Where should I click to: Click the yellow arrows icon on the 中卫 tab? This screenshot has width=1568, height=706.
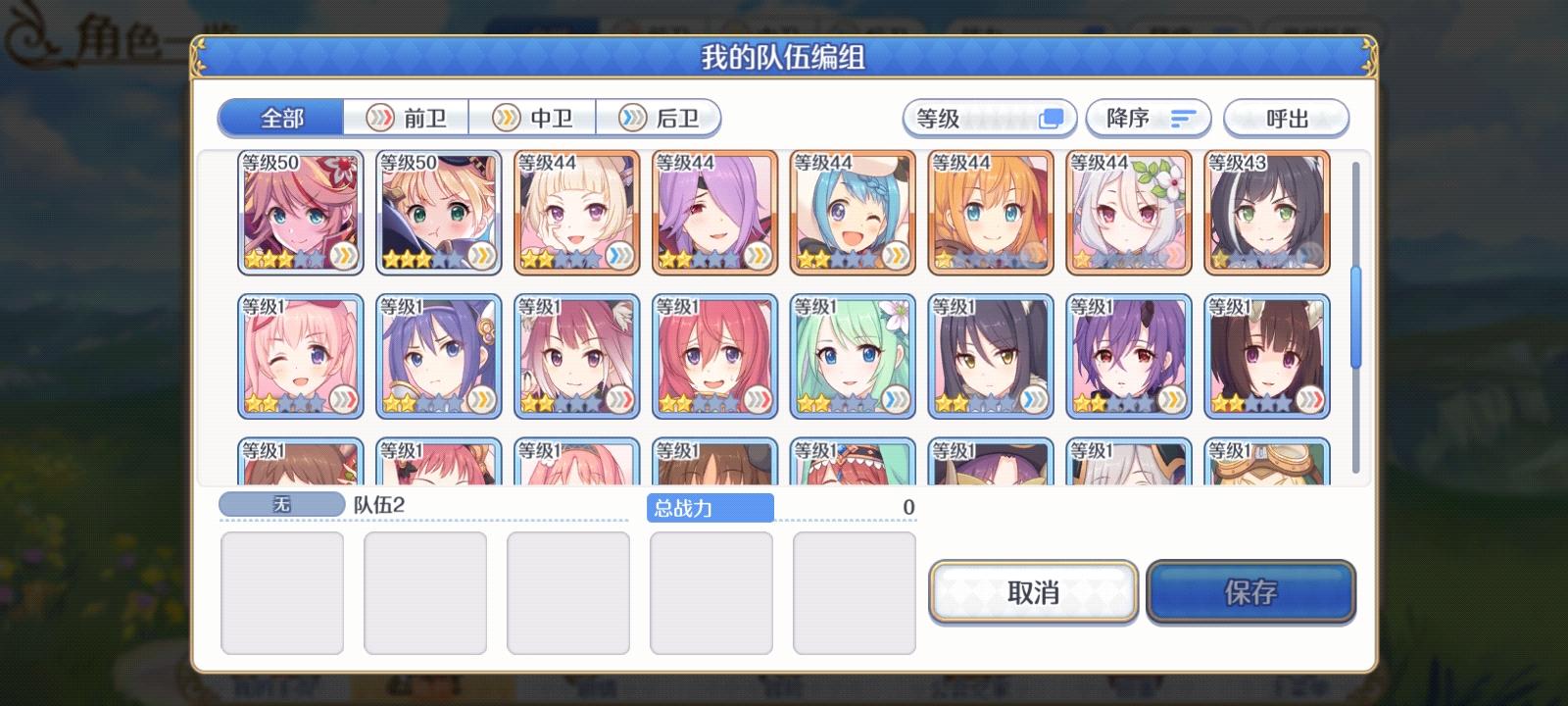coord(507,118)
